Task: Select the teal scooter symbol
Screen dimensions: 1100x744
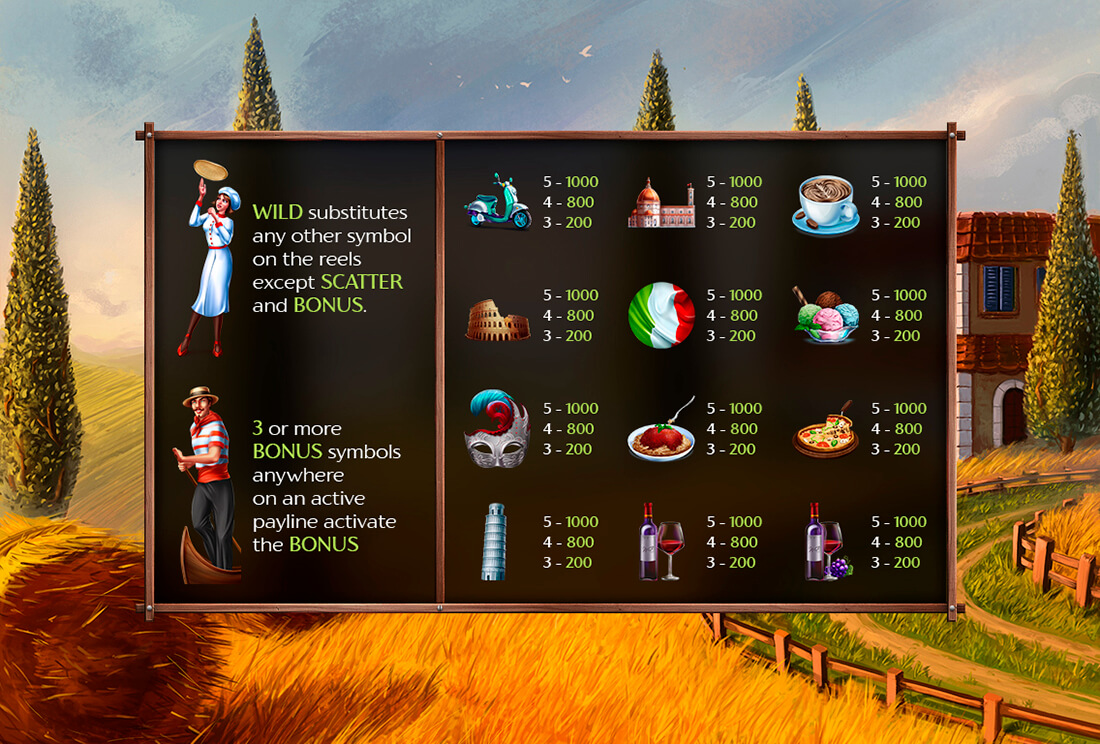Action: [498, 202]
